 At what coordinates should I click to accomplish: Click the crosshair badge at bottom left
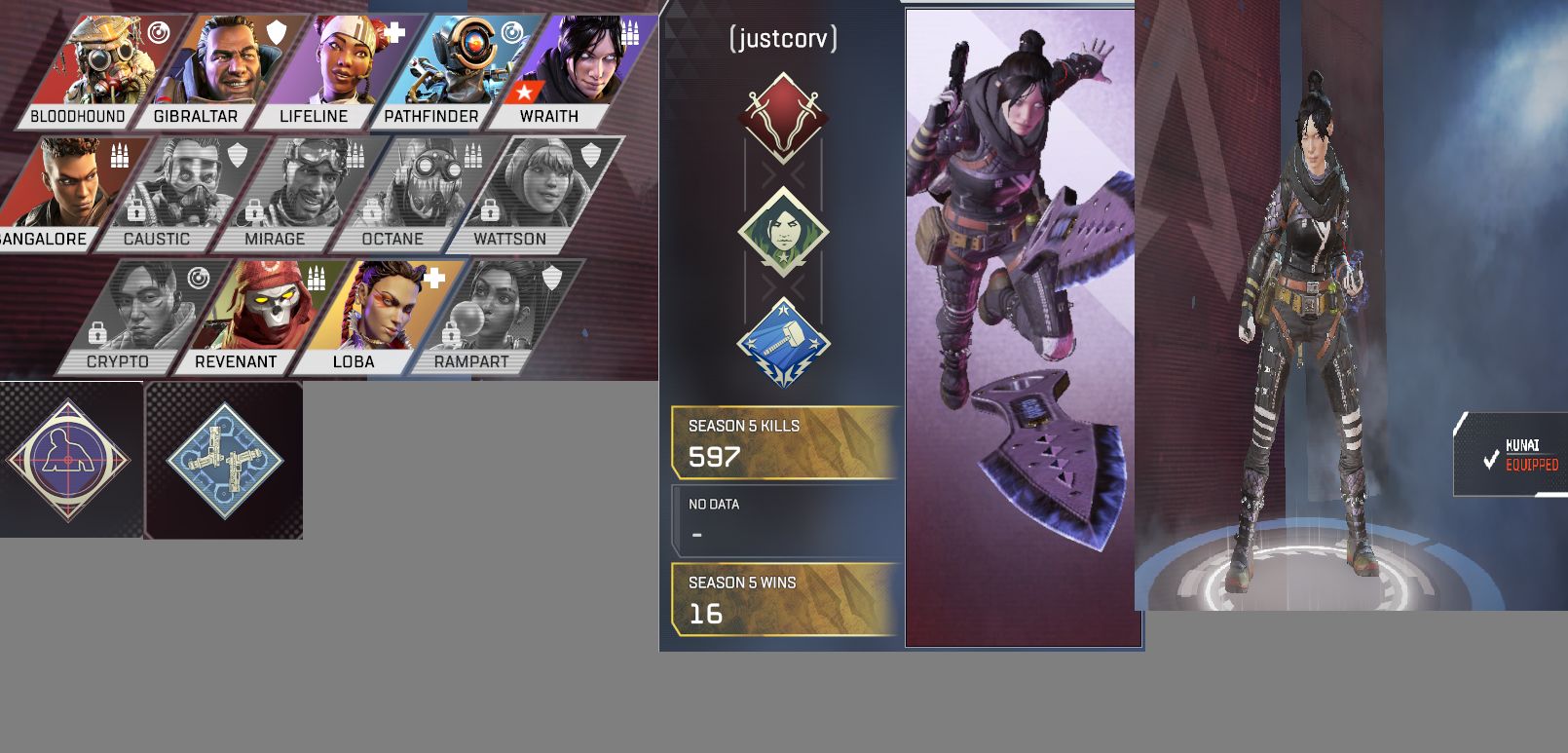click(68, 458)
